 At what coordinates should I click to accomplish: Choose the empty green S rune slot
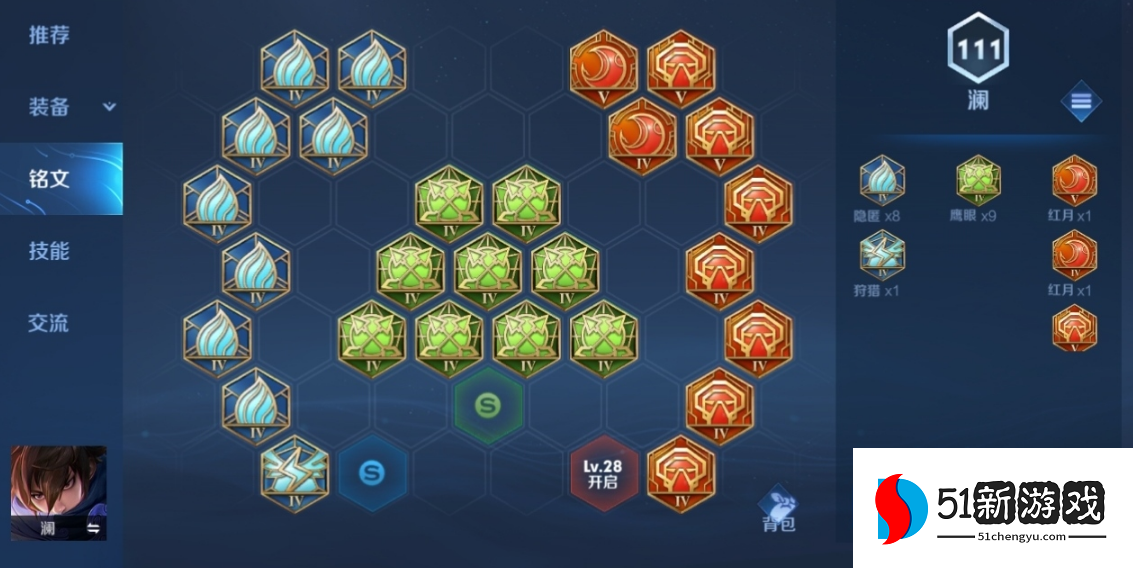pyautogui.click(x=487, y=405)
